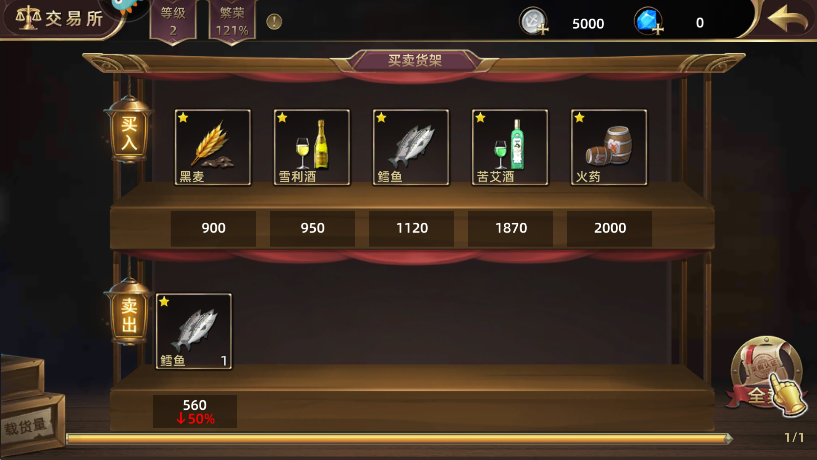Select 苦艾酒 (absinthe) to buy
This screenshot has width=817, height=460.
tap(509, 147)
